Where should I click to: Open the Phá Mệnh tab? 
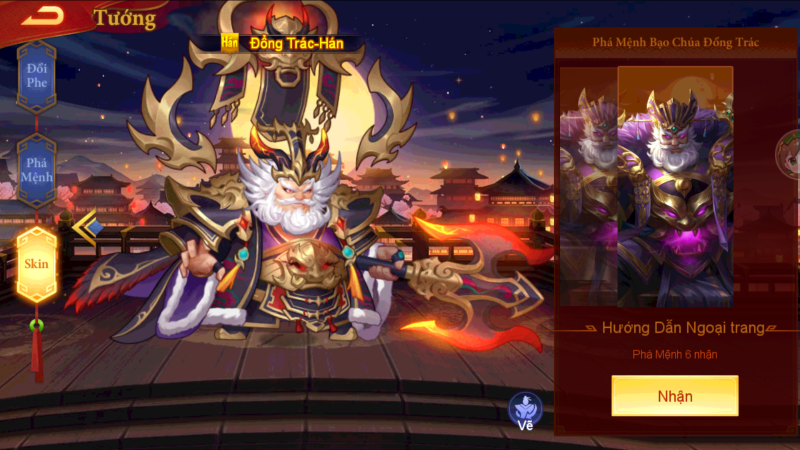coord(37,170)
